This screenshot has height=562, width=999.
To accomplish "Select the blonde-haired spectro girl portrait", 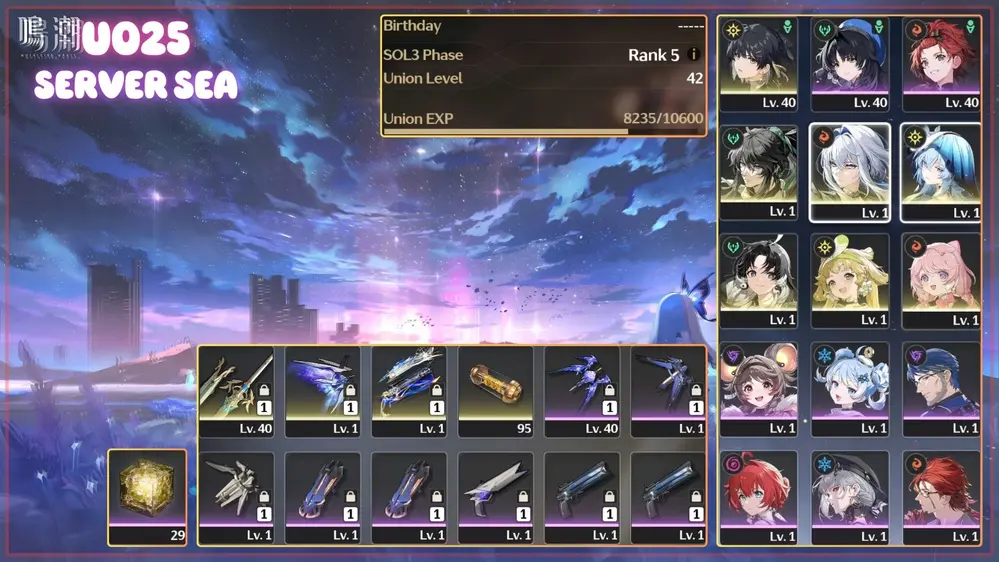I will [x=849, y=276].
